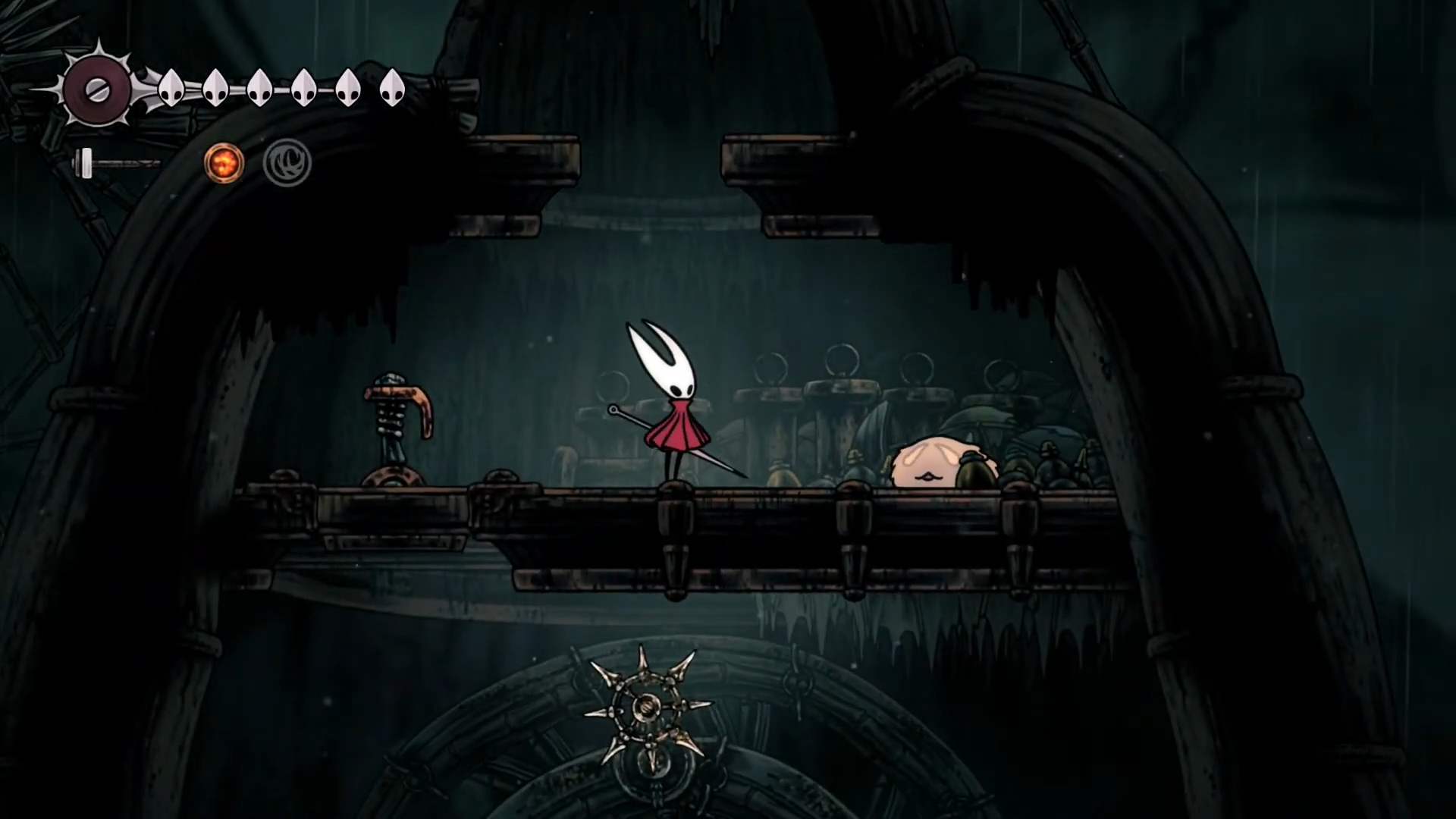Screen dimensions: 1456x819
Task: Select the gray spiral tool icon
Action: click(x=287, y=163)
